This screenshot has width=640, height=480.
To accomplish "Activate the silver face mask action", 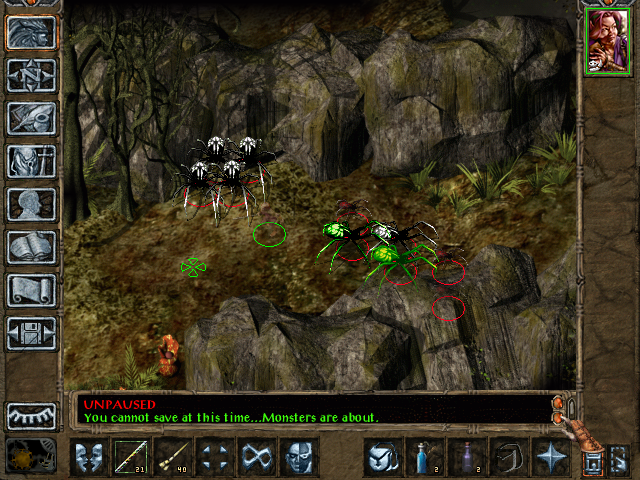I will pos(298,457).
